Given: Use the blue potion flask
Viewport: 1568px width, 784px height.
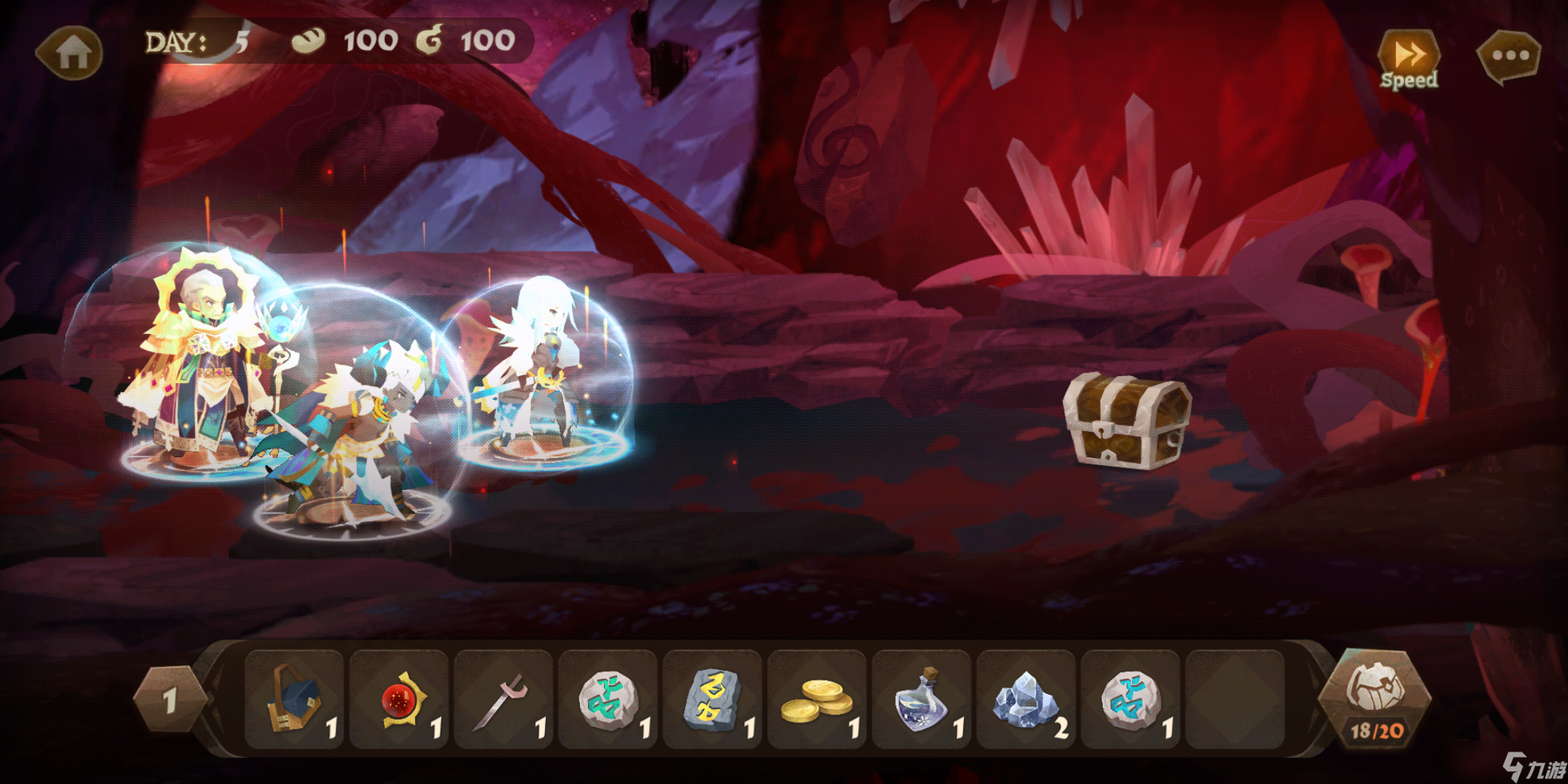Looking at the screenshot, I should (x=922, y=700).
